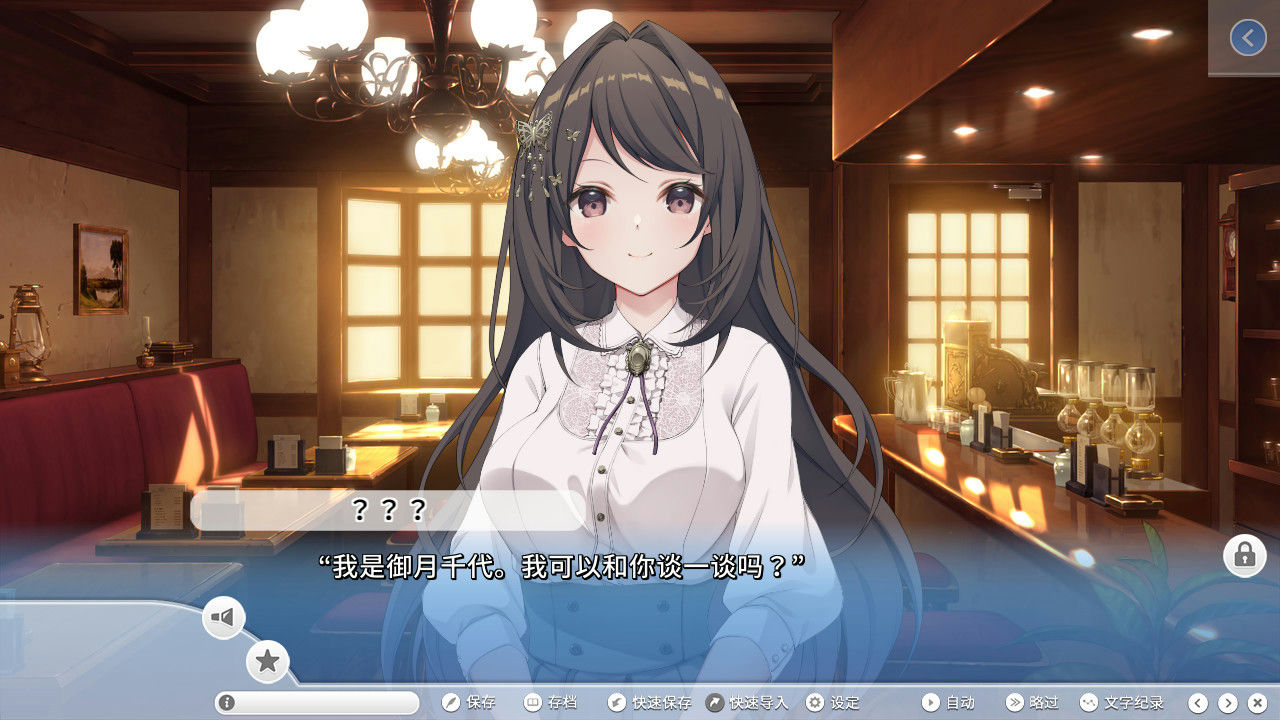This screenshot has width=1280, height=720.
Task: Open the 存档 save archive icon
Action: click(x=534, y=703)
